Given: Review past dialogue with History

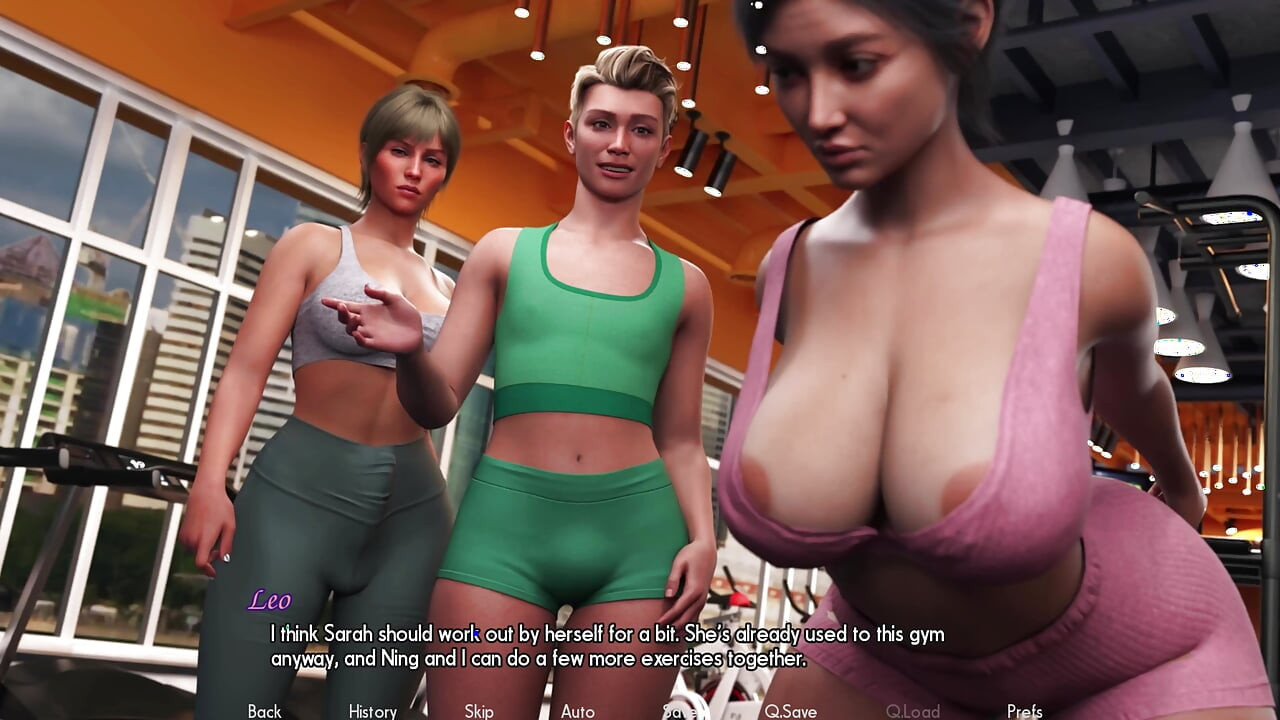Looking at the screenshot, I should point(371,711).
